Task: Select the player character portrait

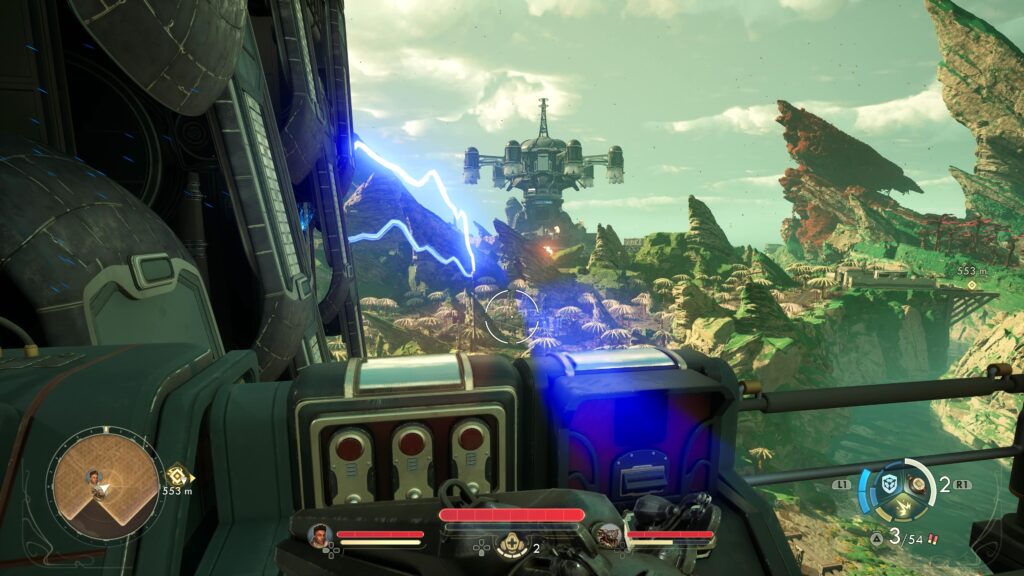Action: pos(320,535)
